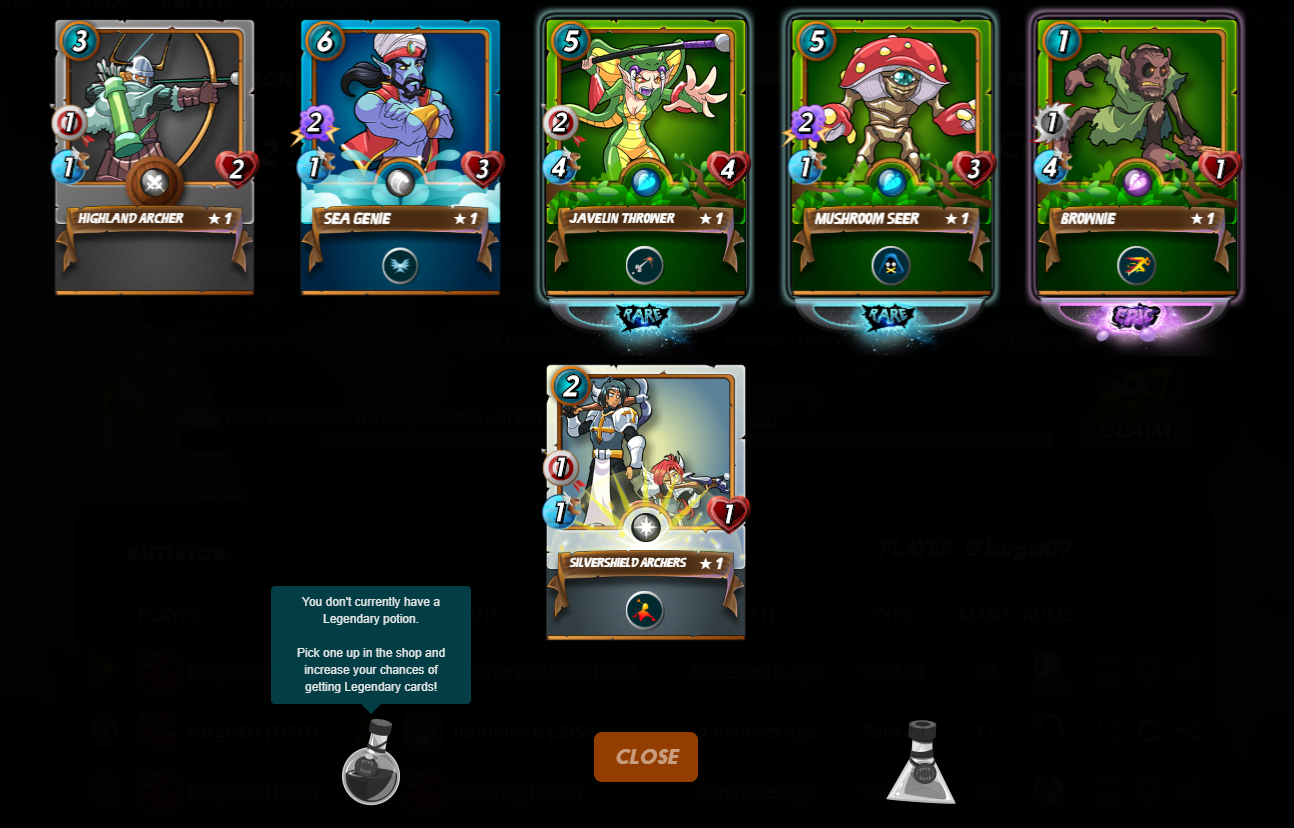Click the Legendary potion bottle icon
Image resolution: width=1294 pixels, height=828 pixels.
371,763
